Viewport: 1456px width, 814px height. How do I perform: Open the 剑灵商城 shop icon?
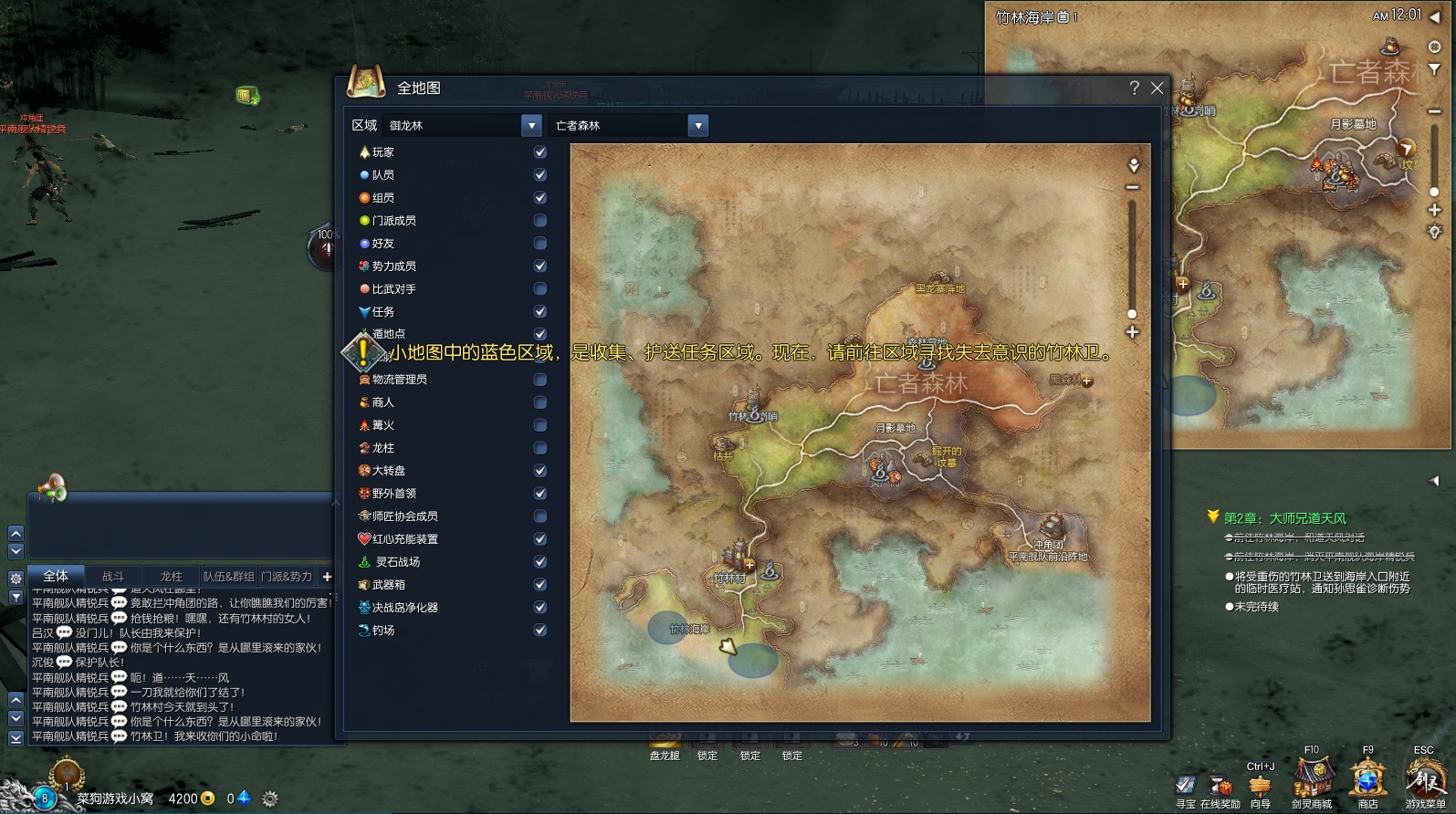[1312, 781]
